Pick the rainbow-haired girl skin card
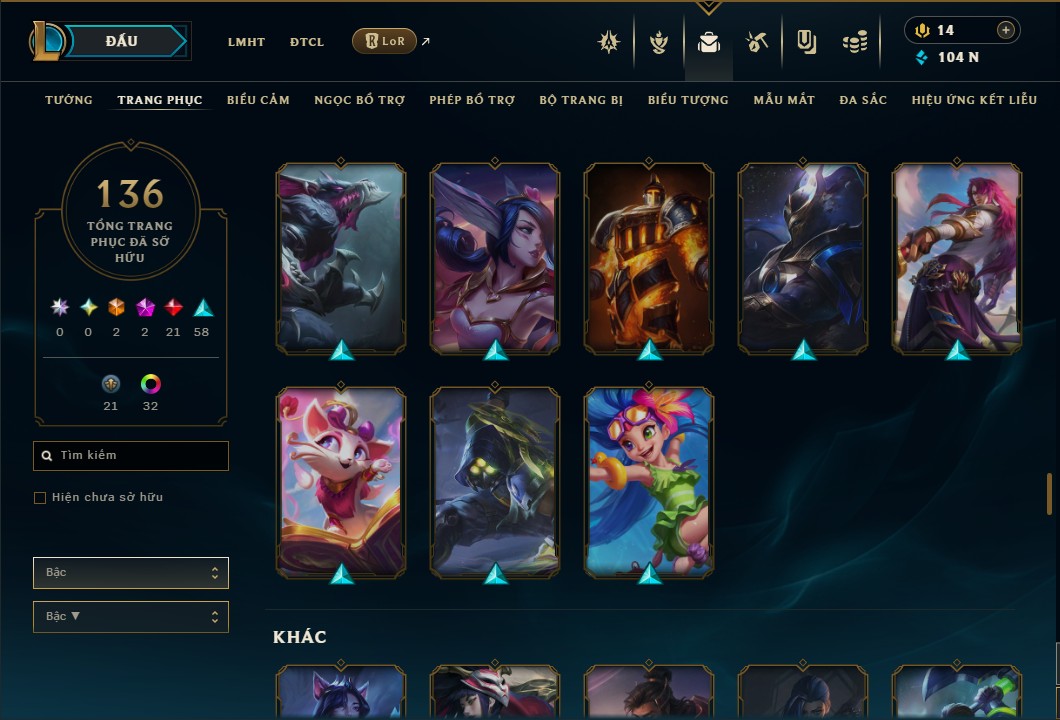The height and width of the screenshot is (720, 1060). (x=649, y=481)
